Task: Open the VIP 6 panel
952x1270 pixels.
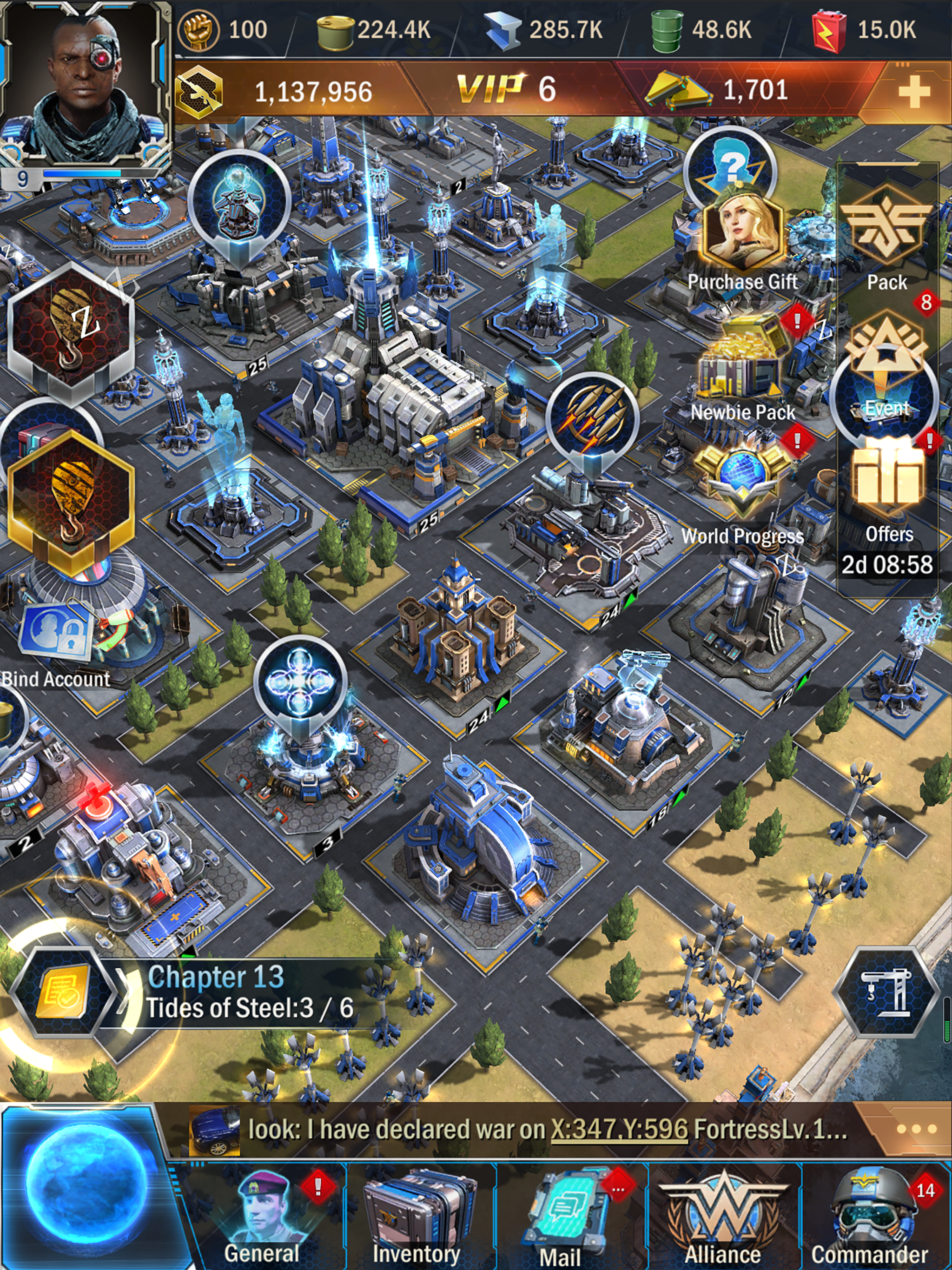Action: pos(506,90)
